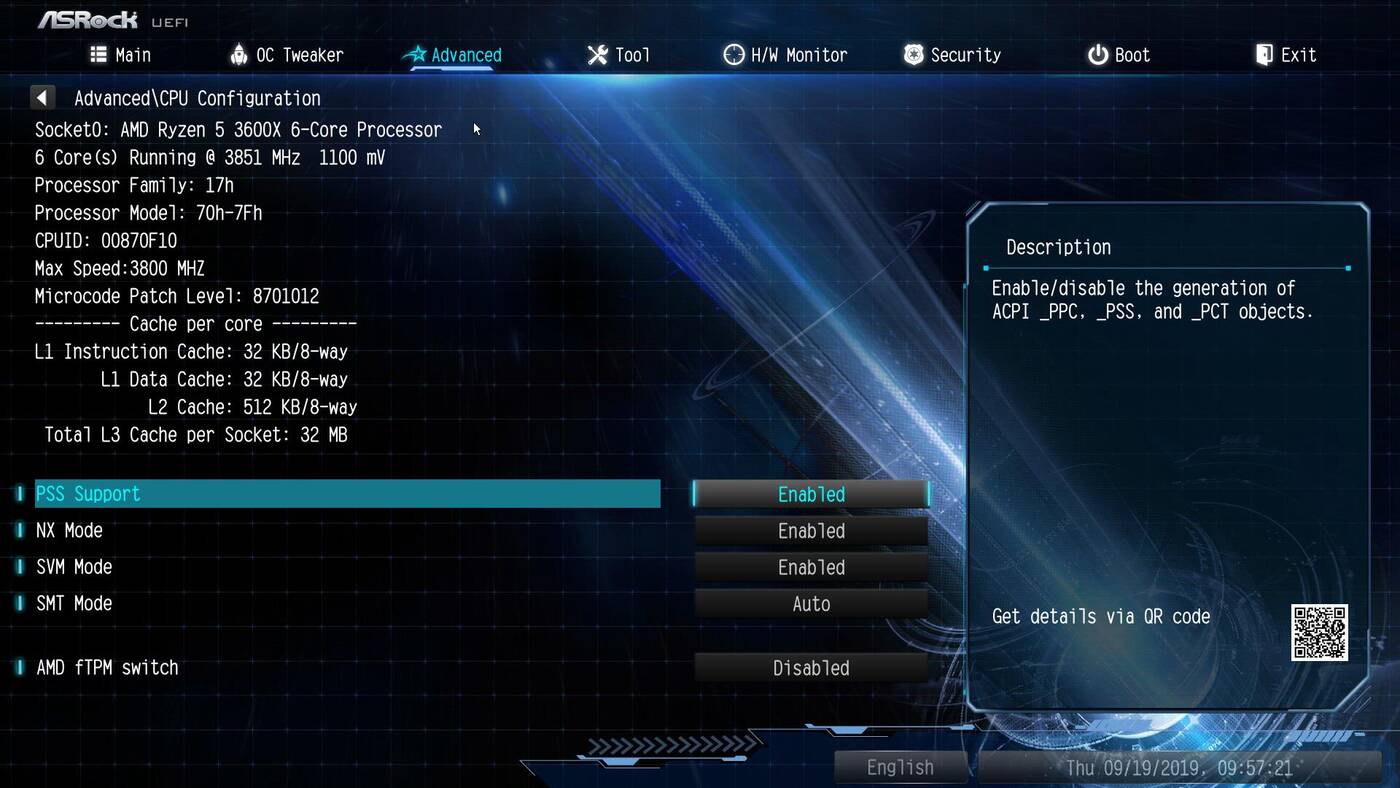The height and width of the screenshot is (788, 1400).
Task: Open the Security tab
Action: 952,55
